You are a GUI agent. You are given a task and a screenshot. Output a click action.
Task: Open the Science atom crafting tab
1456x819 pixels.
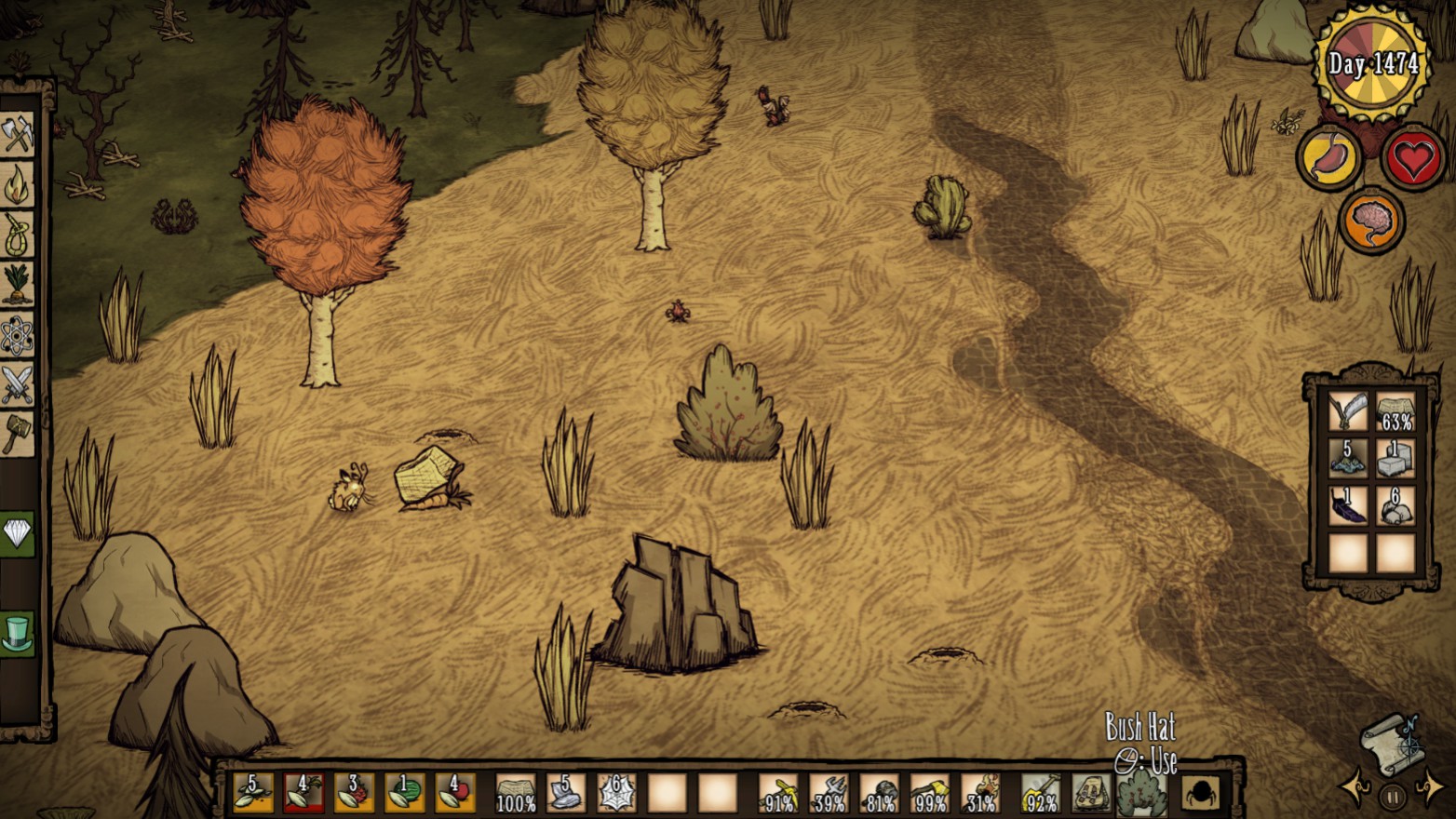[17, 335]
